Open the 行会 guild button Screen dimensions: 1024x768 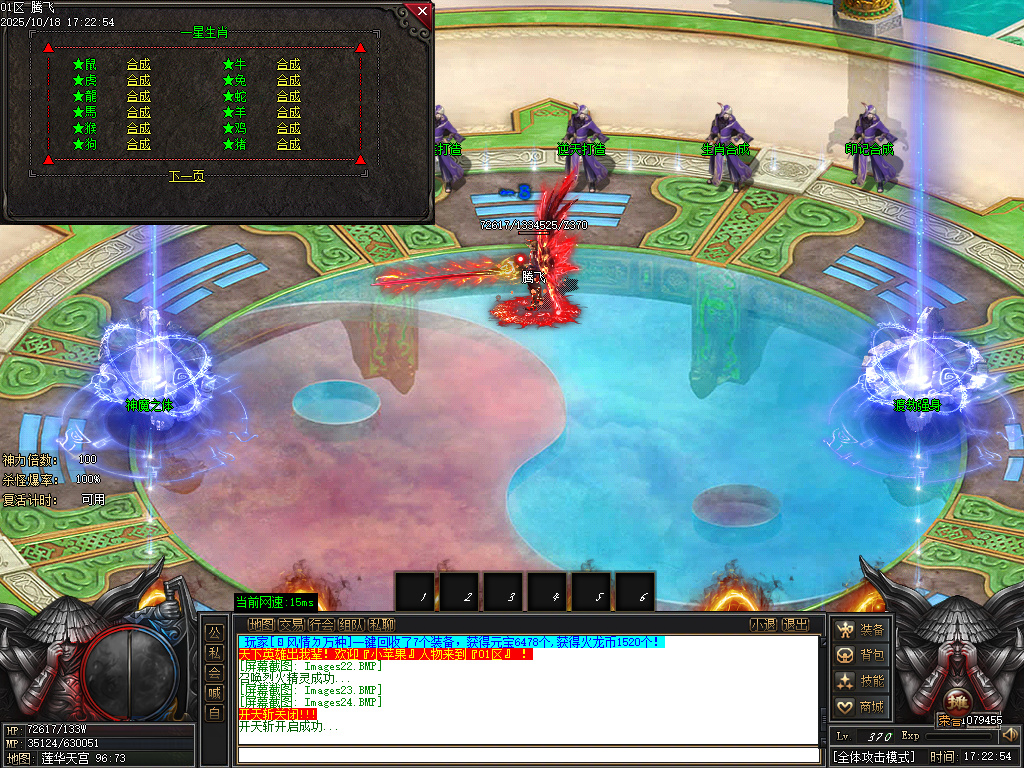click(x=321, y=625)
